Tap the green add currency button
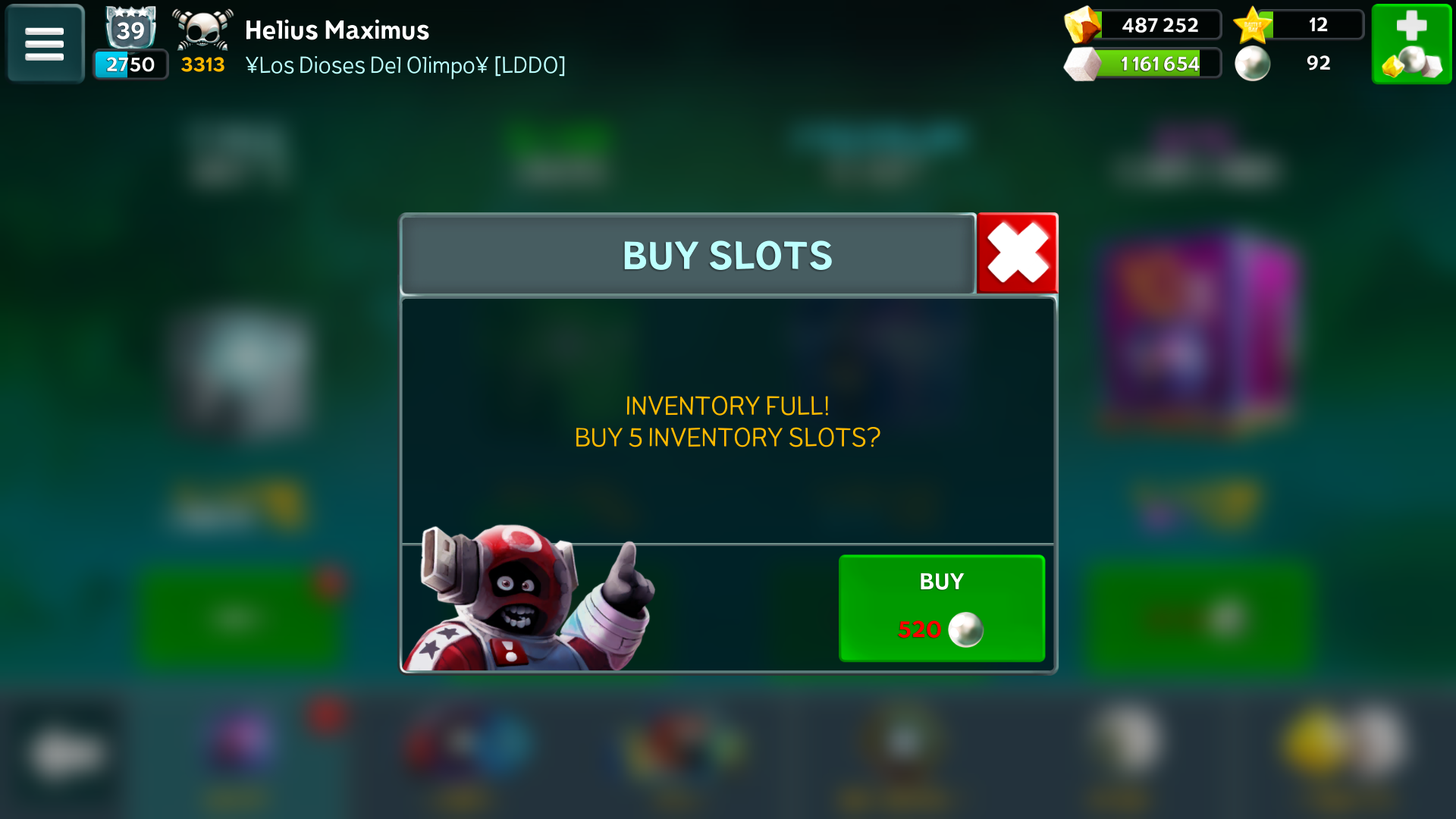This screenshot has width=1456, height=819. pos(1411,44)
